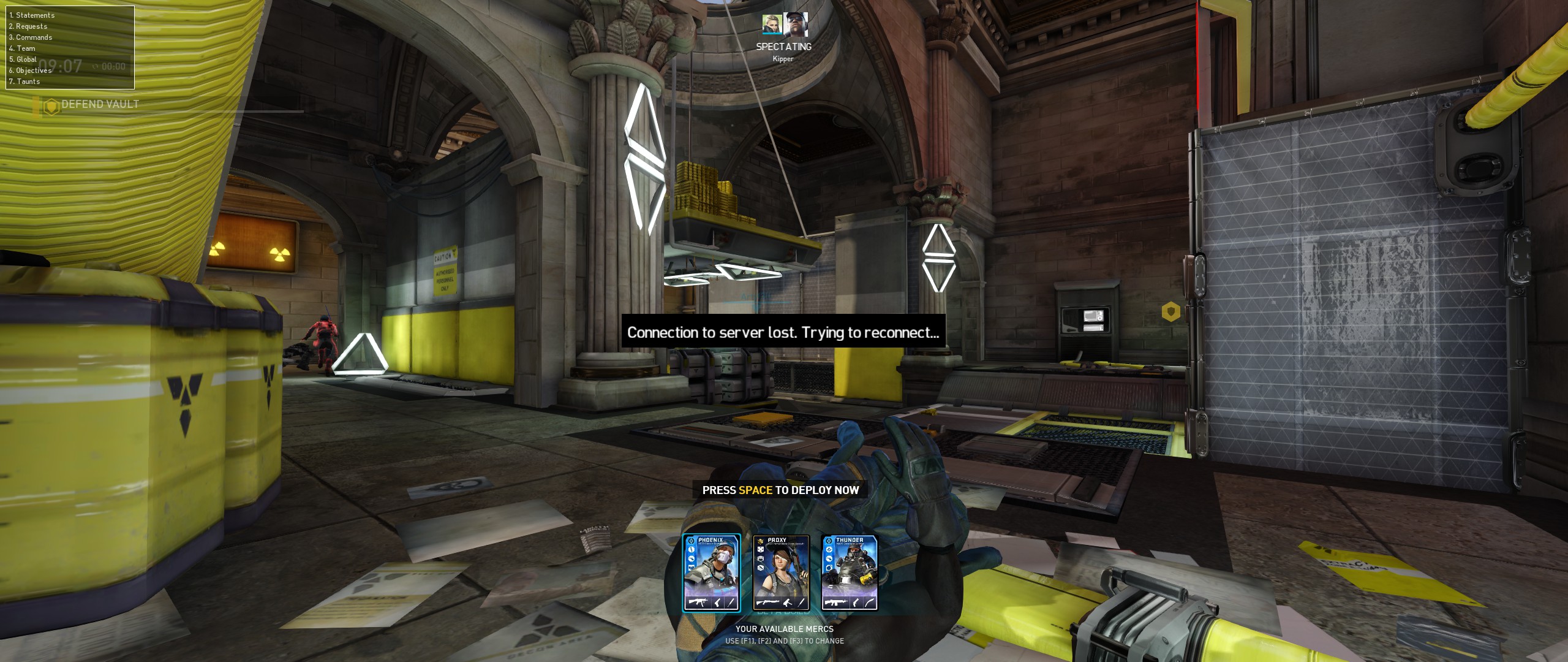Image resolution: width=1568 pixels, height=662 pixels.
Task: Select the Phoenix merc card
Action: coord(711,573)
